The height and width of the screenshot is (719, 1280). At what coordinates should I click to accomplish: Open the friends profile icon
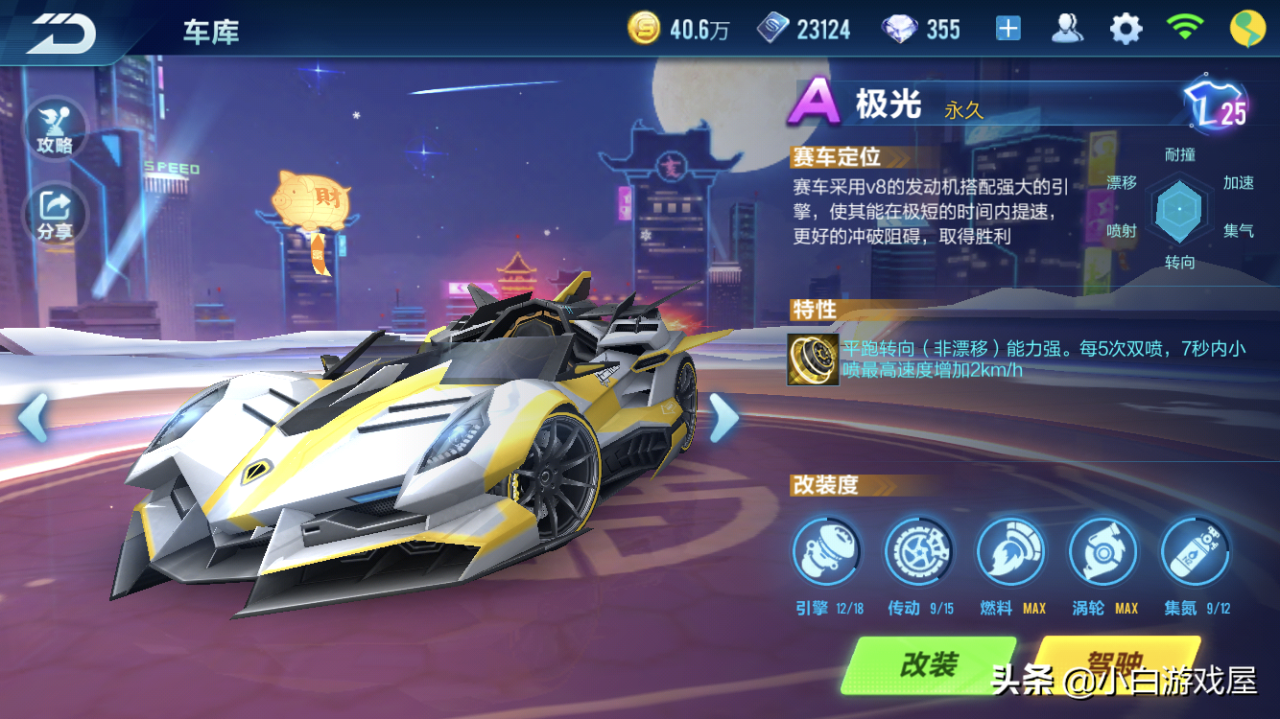point(1067,29)
